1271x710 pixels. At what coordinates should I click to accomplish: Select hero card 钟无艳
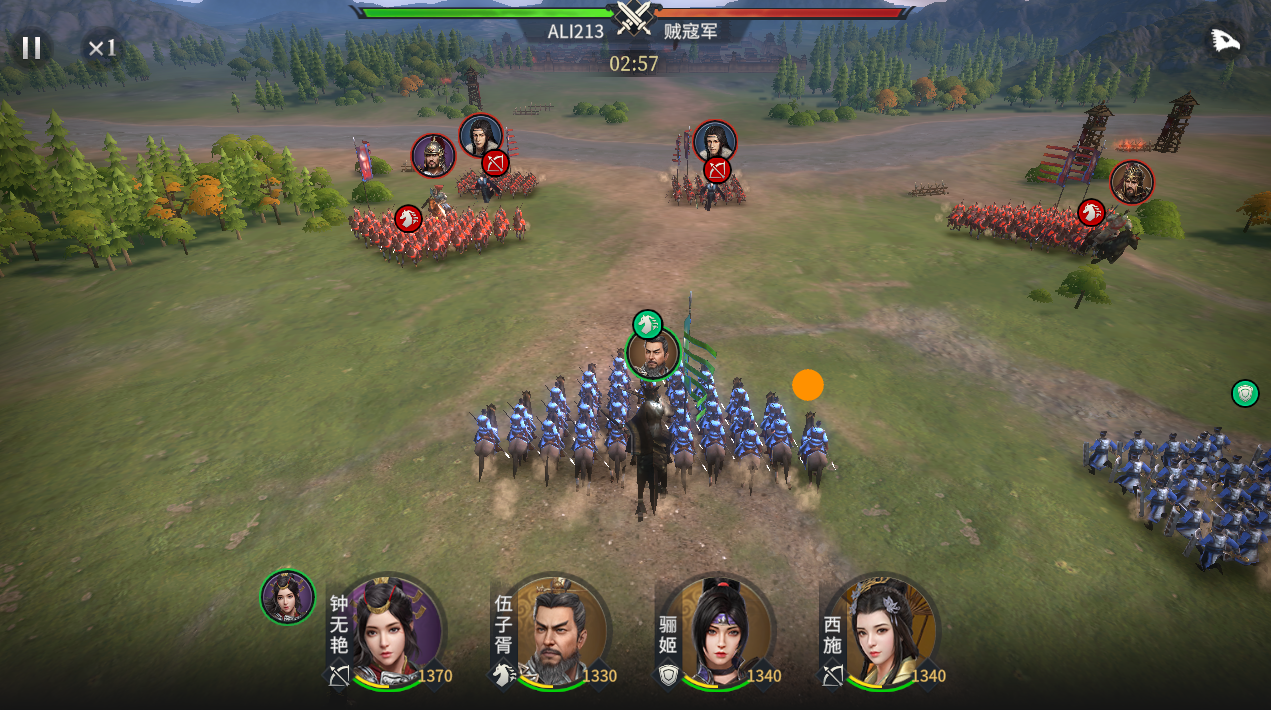click(391, 633)
